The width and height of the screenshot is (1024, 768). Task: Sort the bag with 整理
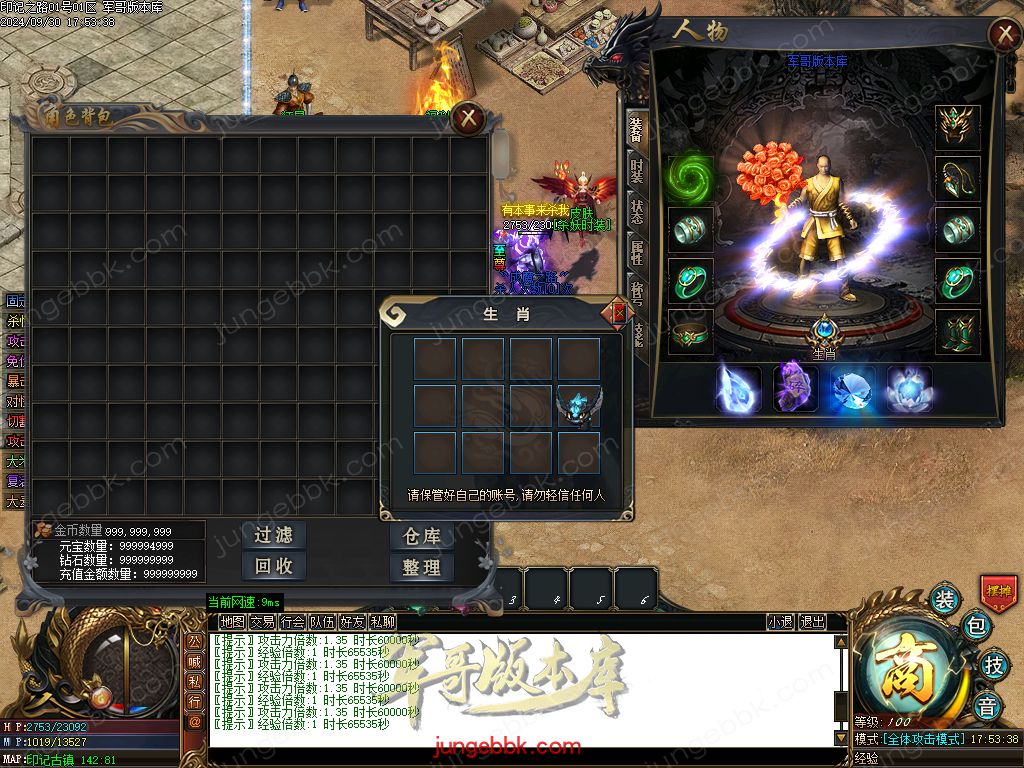click(x=421, y=567)
